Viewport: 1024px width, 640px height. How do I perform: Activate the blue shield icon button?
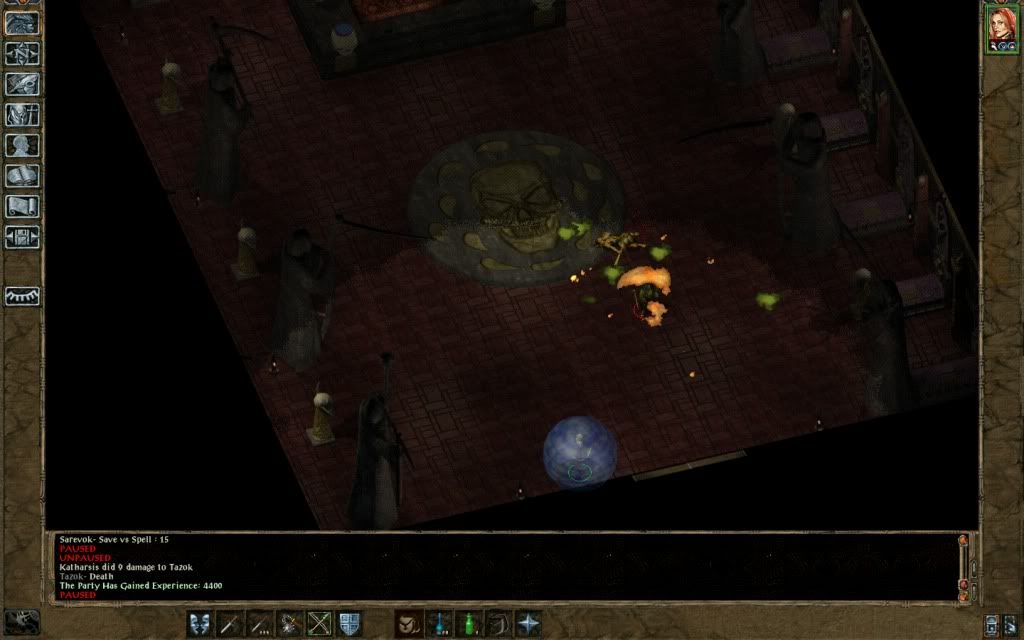click(350, 623)
